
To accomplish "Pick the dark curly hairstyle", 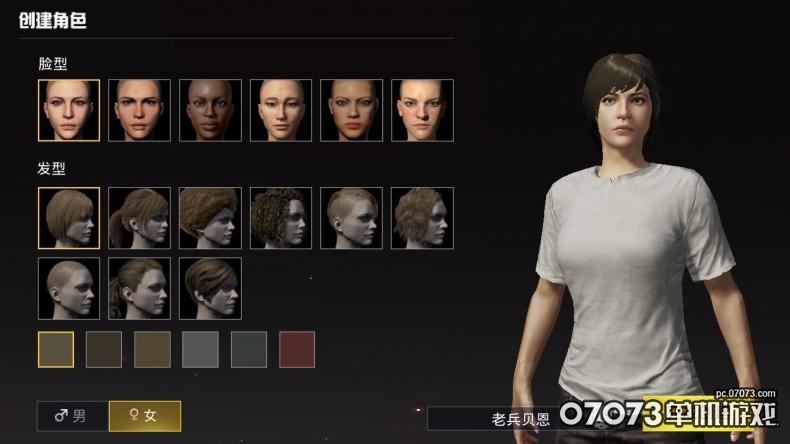I will [280, 218].
